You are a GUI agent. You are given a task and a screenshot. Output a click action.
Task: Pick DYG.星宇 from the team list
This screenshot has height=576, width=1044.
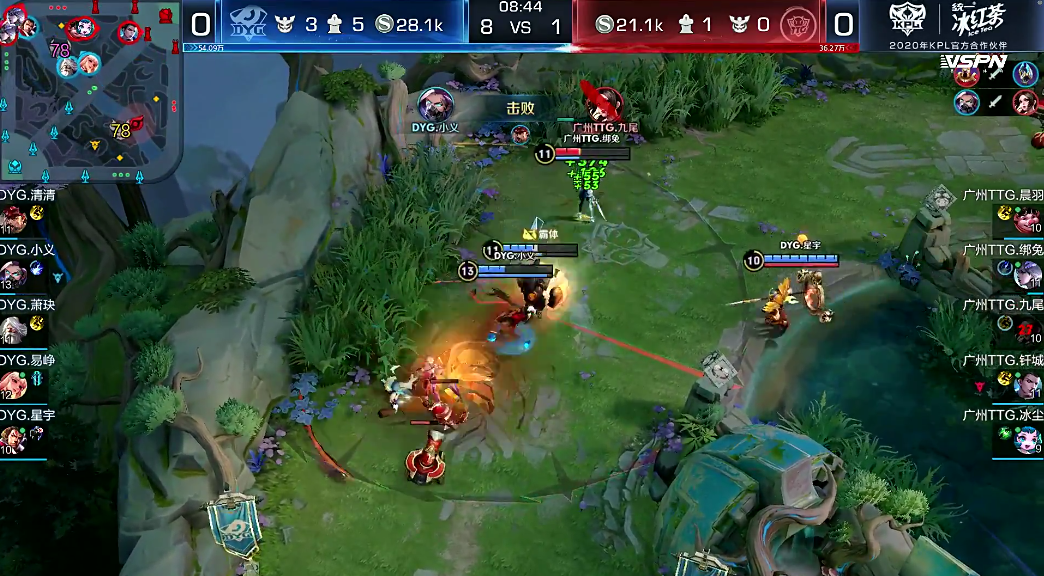coord(24,430)
